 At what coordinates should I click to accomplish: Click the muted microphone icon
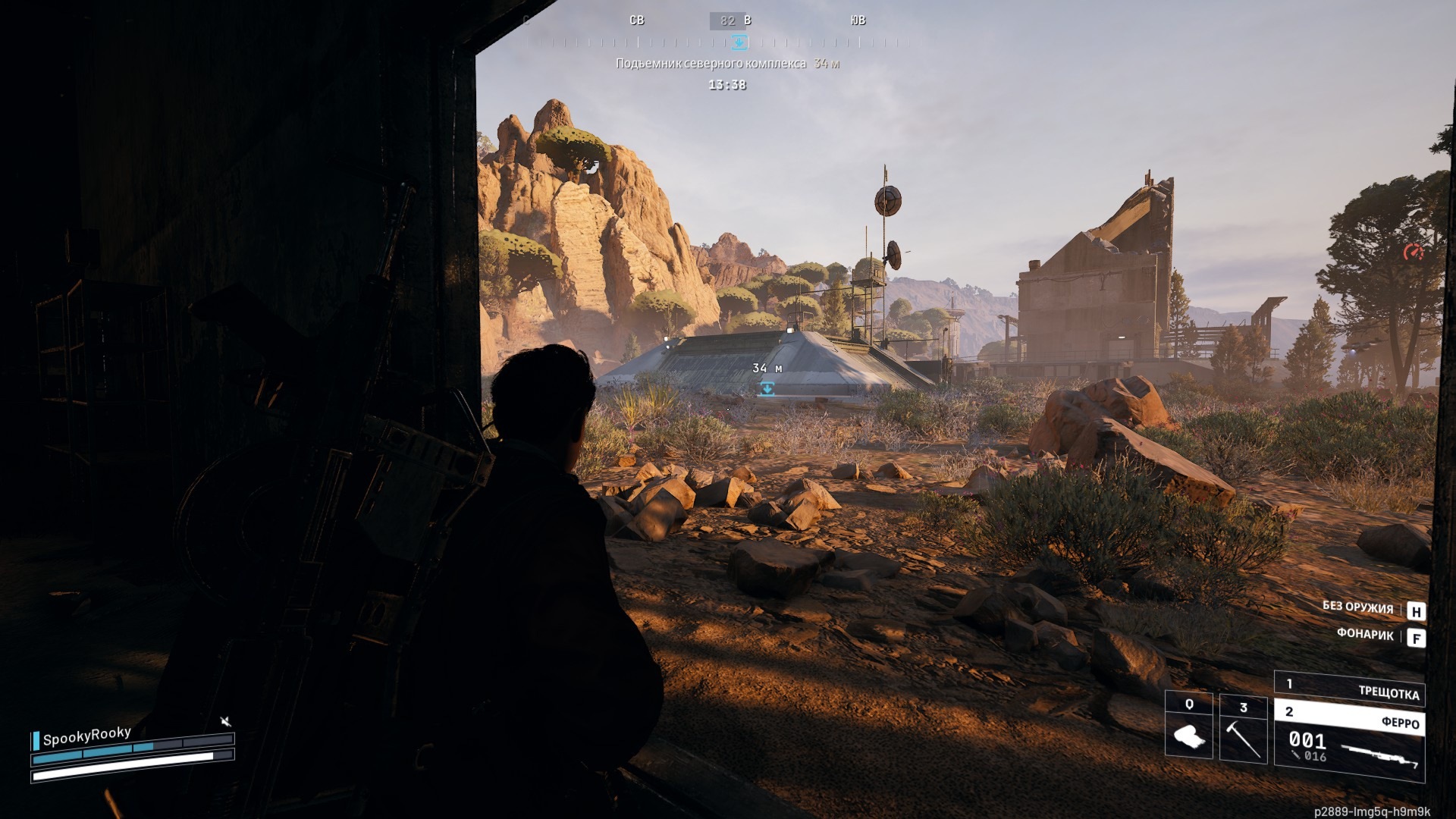point(225,721)
